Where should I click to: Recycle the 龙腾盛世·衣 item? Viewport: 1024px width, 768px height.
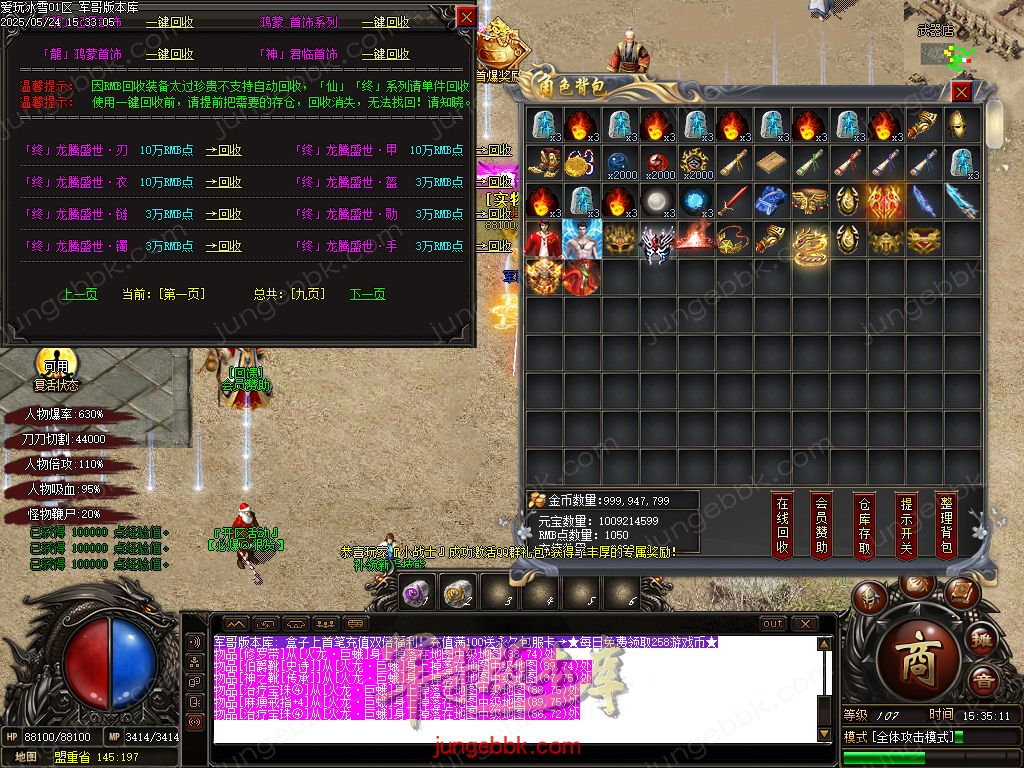pyautogui.click(x=224, y=183)
